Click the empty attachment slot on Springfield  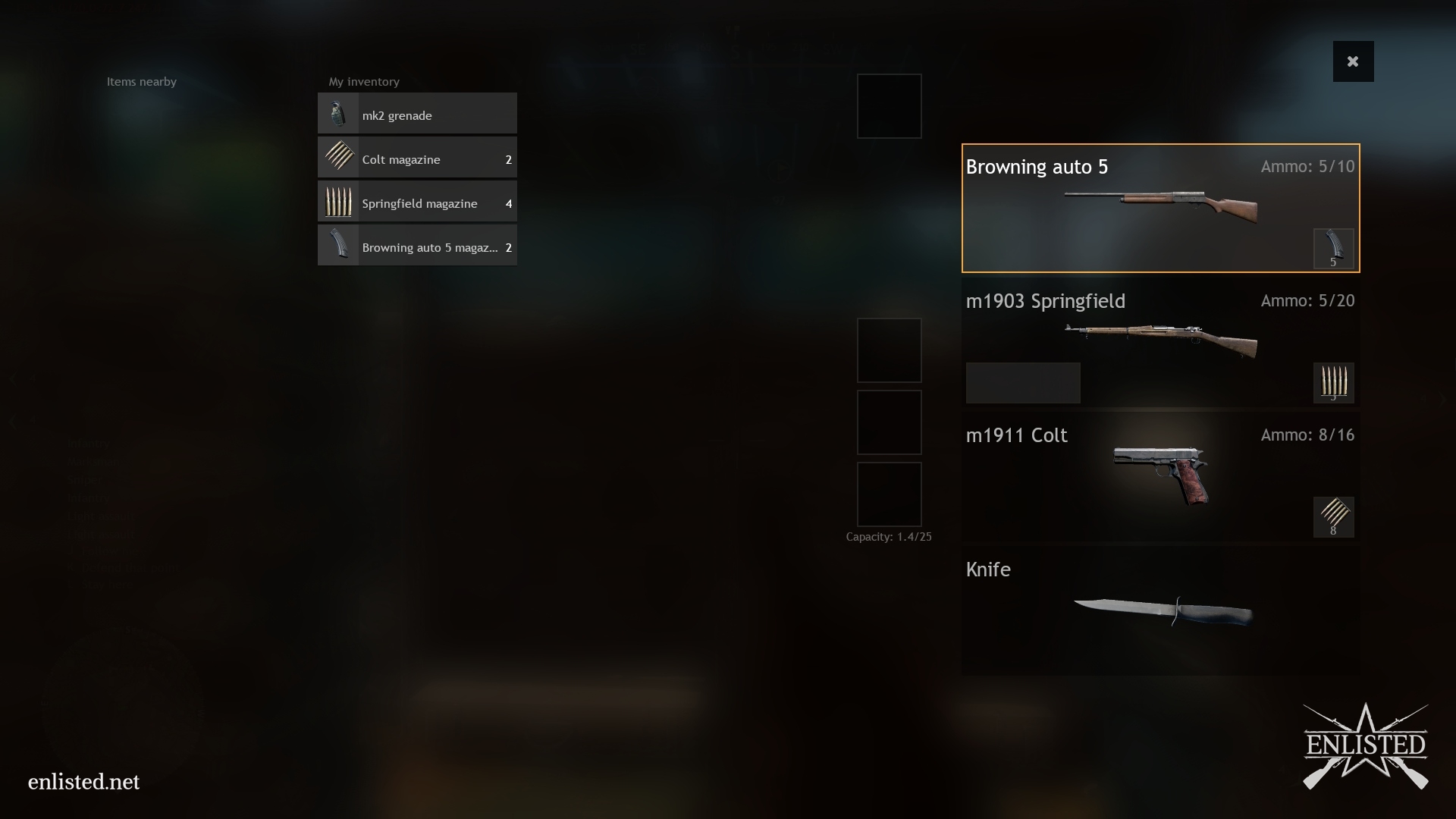[1022, 382]
